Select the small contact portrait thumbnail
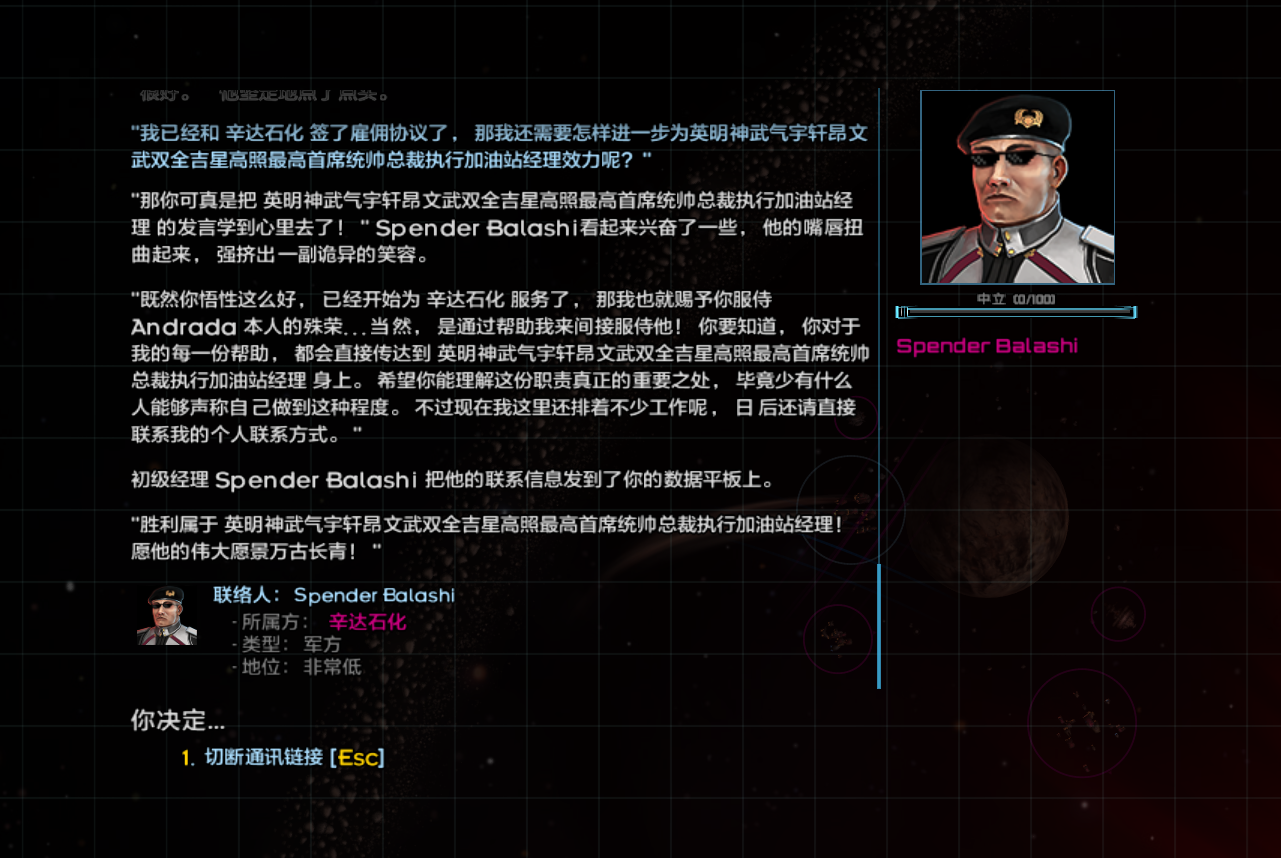The image size is (1281, 858). (x=167, y=614)
